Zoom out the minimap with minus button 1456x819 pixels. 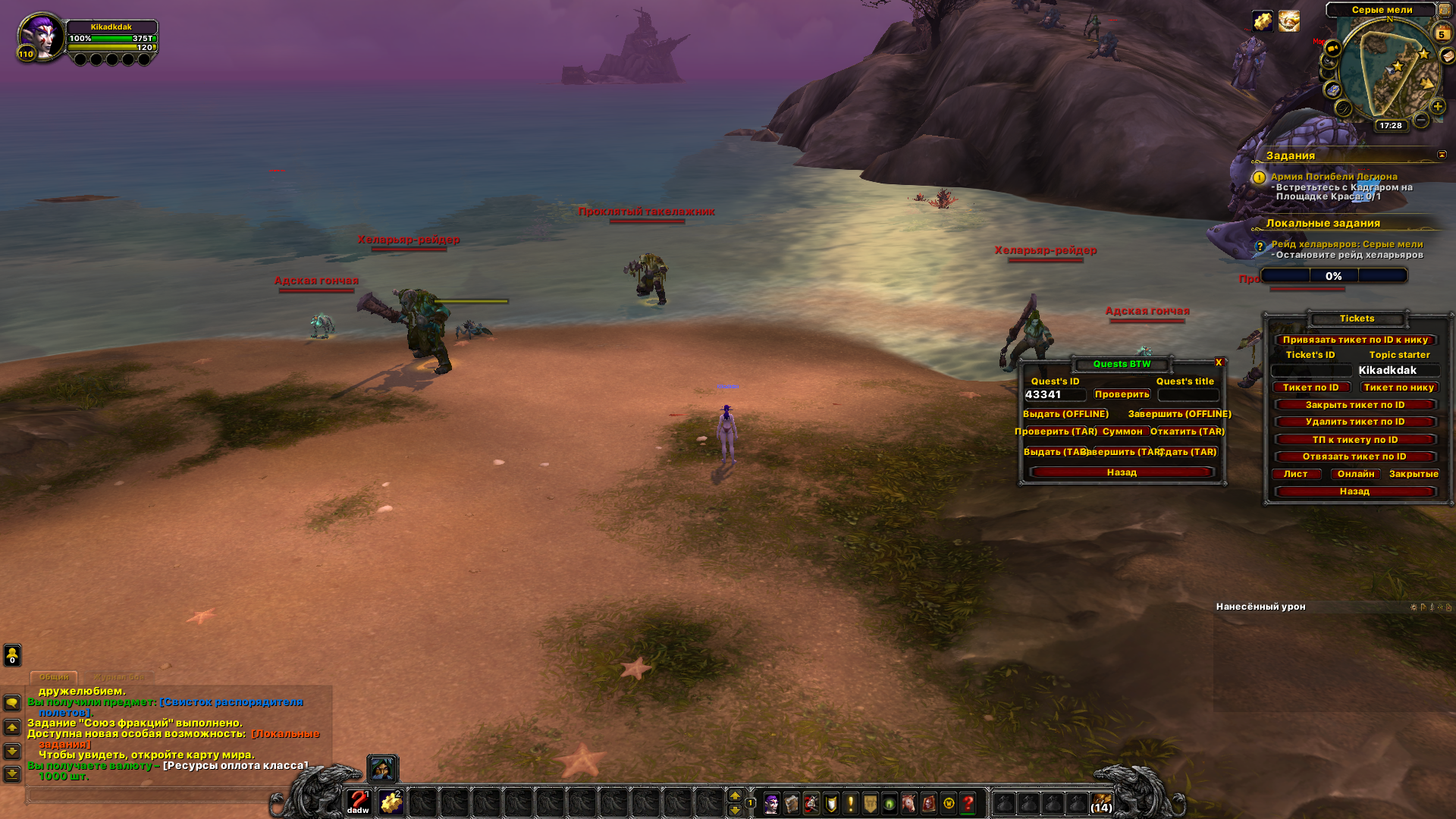pyautogui.click(x=1422, y=120)
